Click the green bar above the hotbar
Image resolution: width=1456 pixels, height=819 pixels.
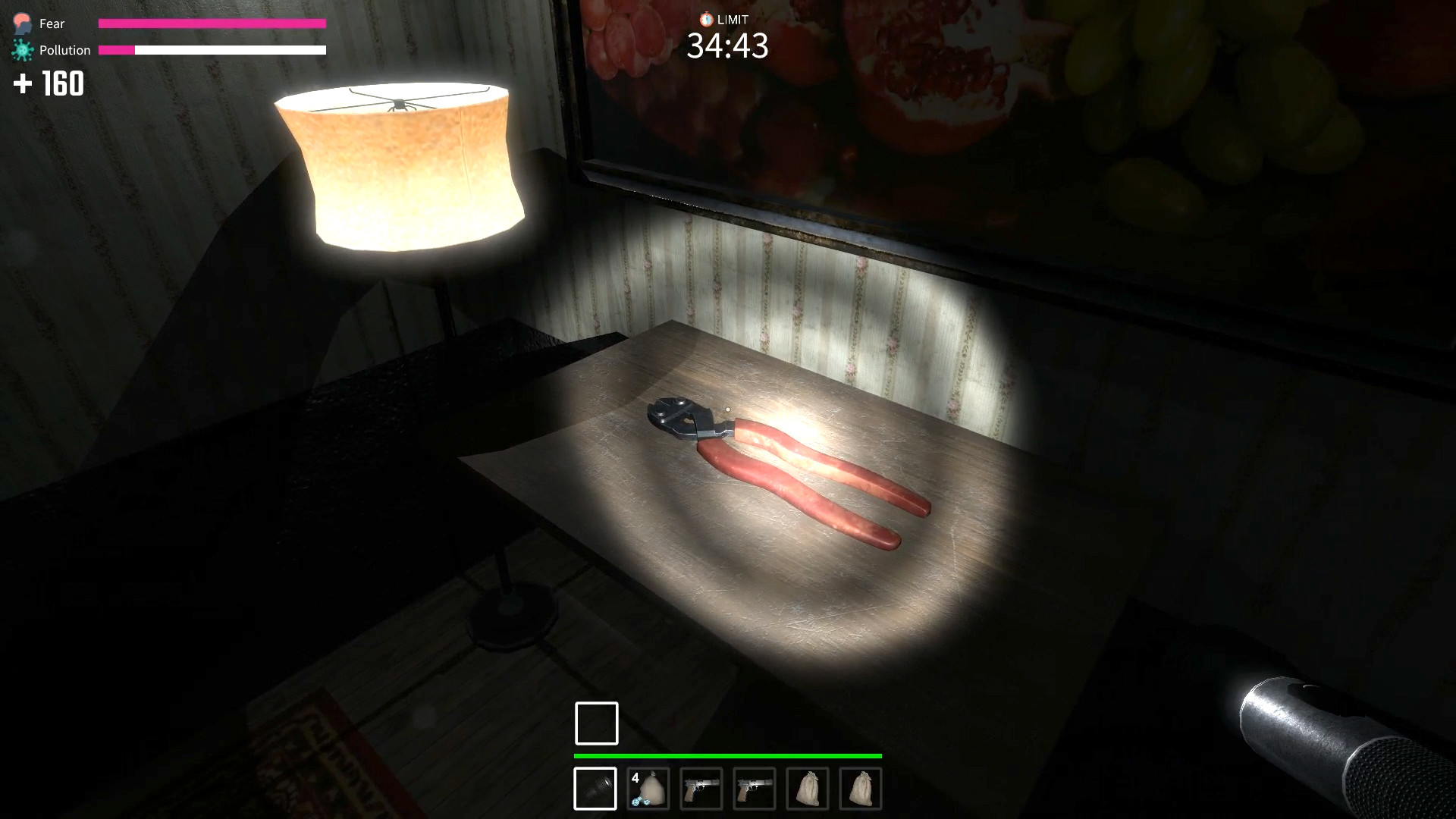[x=727, y=756]
